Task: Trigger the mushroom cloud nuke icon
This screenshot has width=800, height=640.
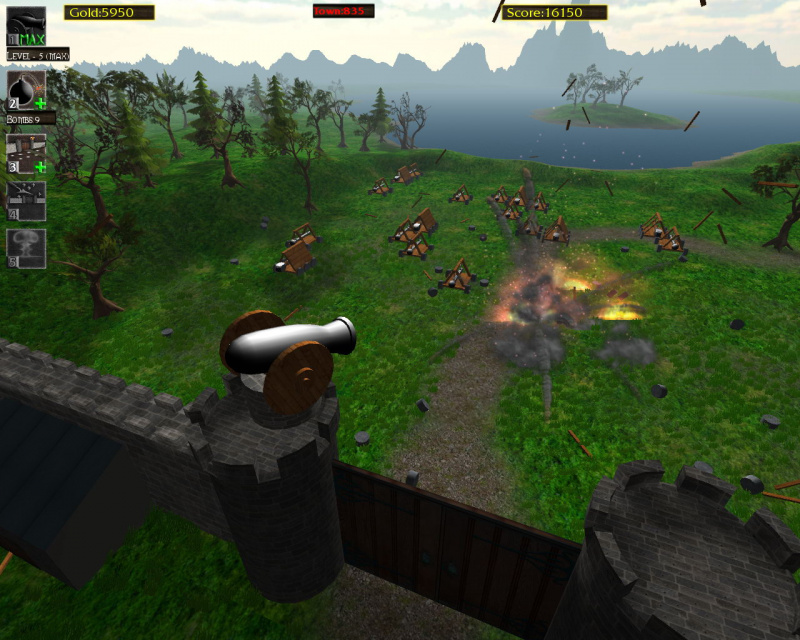Action: 26,248
